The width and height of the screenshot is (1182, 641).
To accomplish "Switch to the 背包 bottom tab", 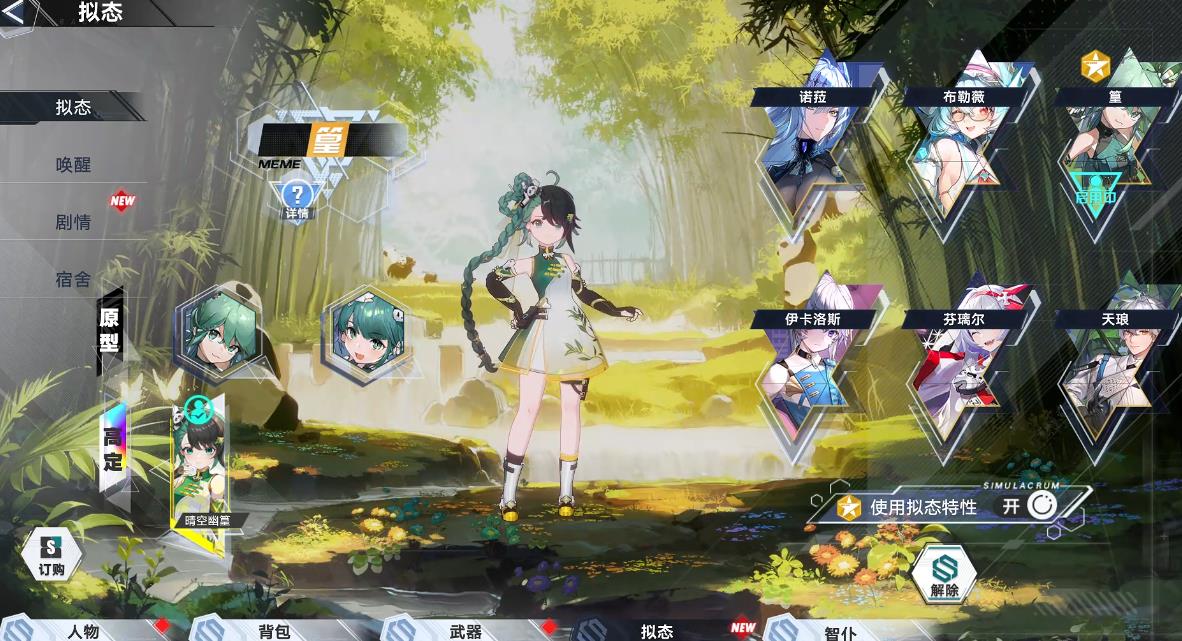I will 273,631.
